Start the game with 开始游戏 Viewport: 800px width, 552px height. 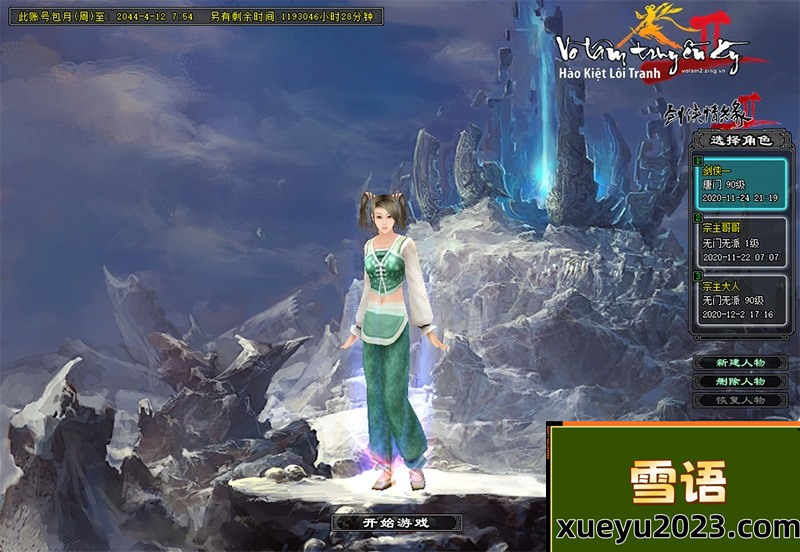(397, 522)
